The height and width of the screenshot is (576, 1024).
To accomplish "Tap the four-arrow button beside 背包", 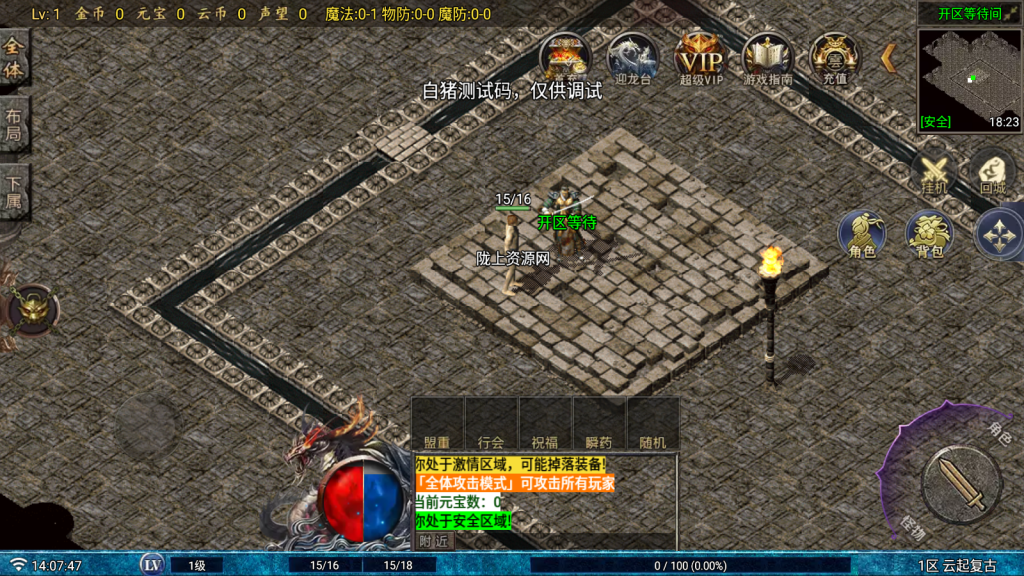I will 999,234.
